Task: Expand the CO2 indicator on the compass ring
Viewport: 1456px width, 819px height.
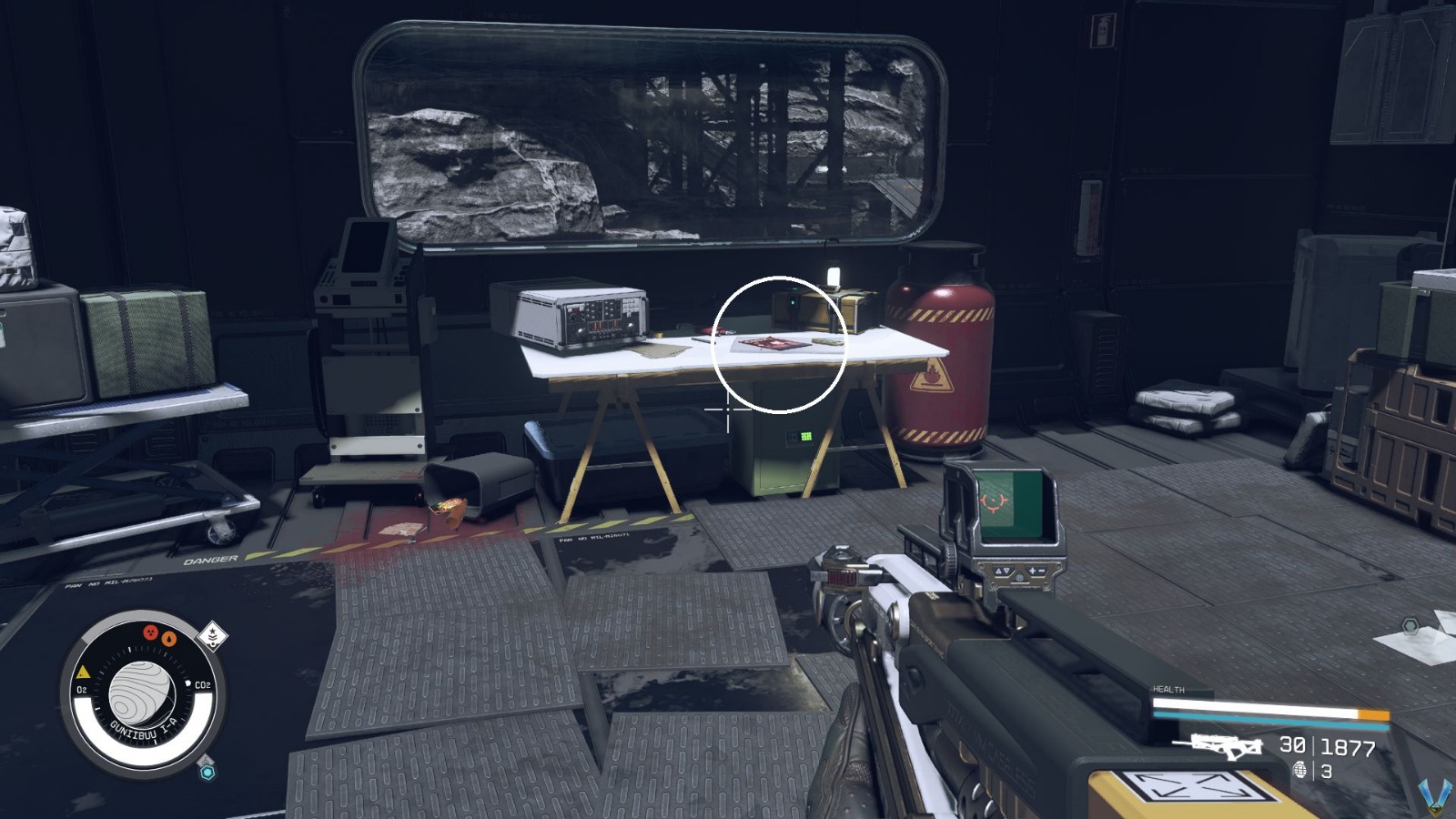Action: [203, 684]
